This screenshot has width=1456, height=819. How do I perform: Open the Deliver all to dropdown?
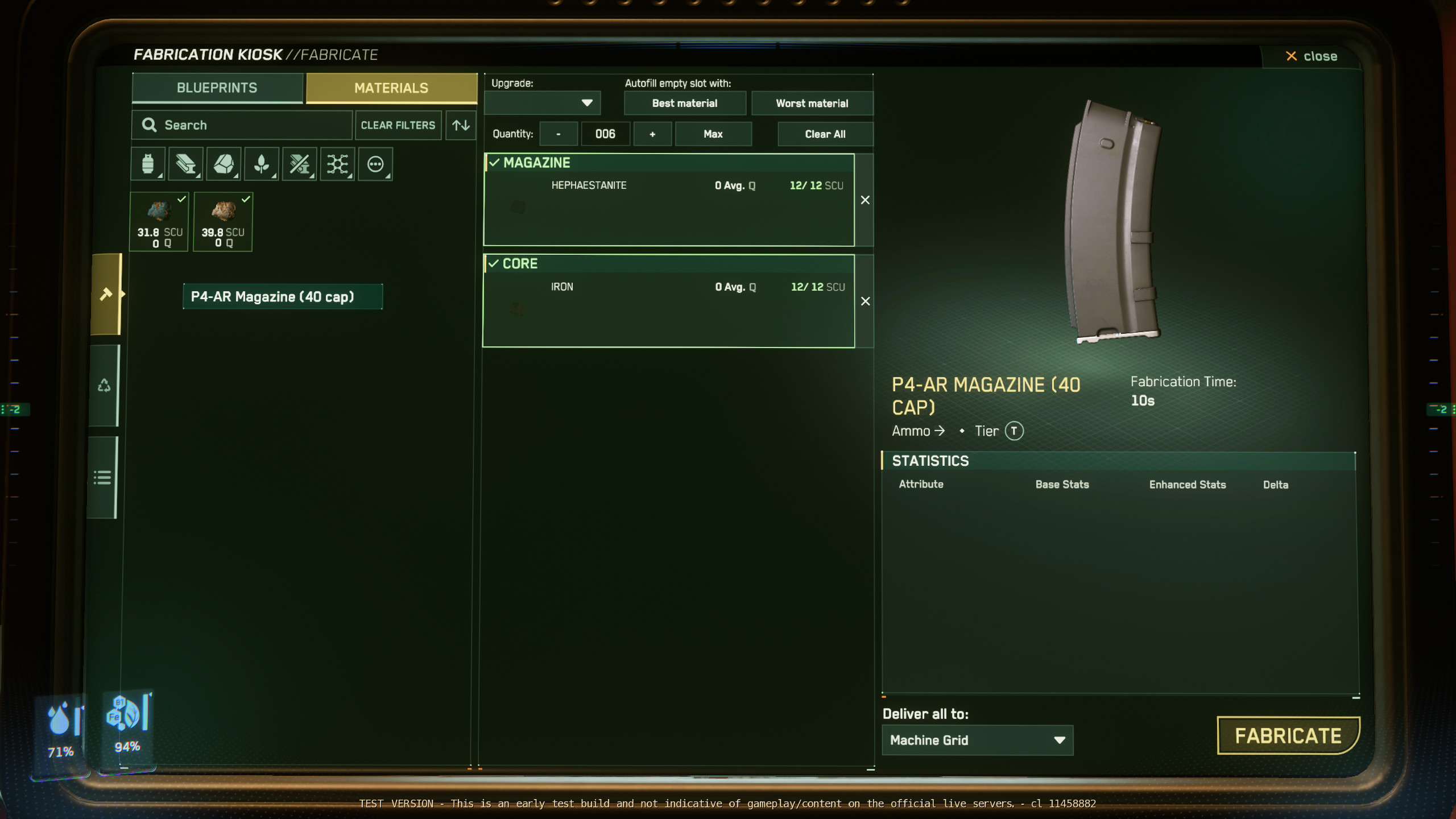click(977, 740)
